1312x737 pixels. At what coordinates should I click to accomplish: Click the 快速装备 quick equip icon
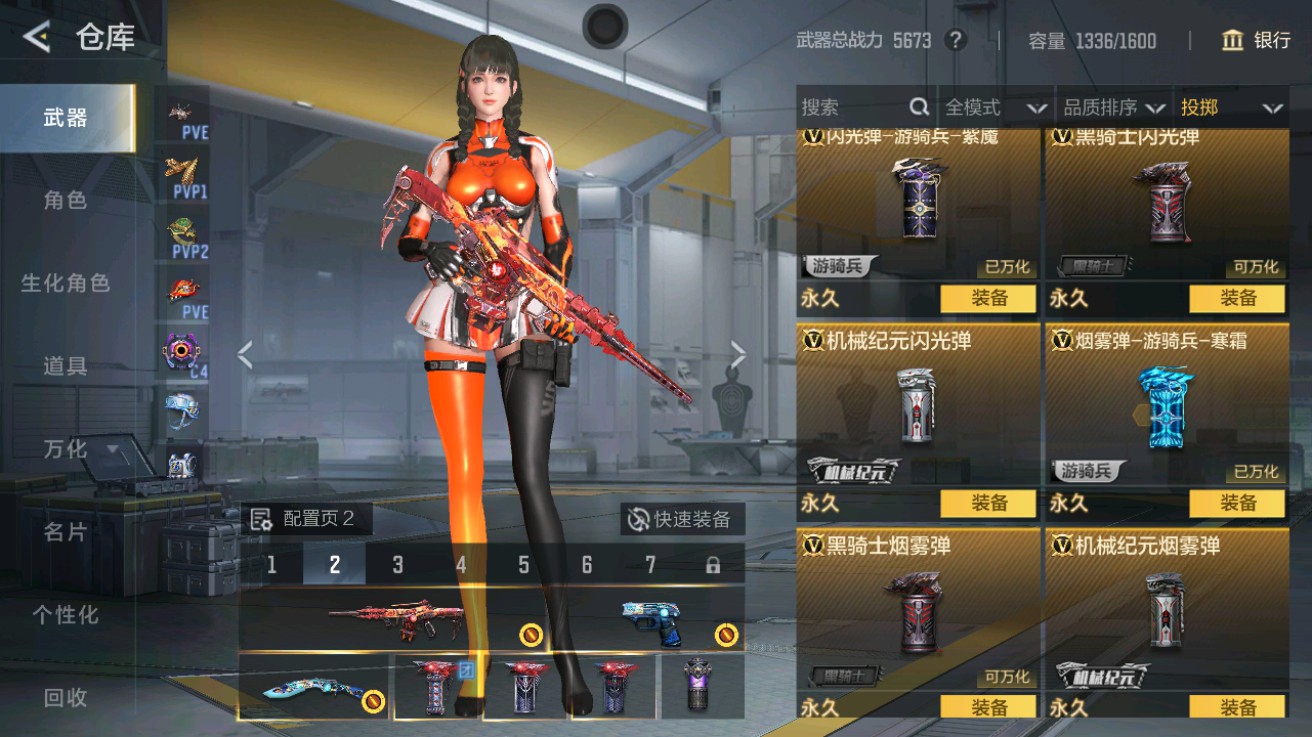pyautogui.click(x=637, y=520)
